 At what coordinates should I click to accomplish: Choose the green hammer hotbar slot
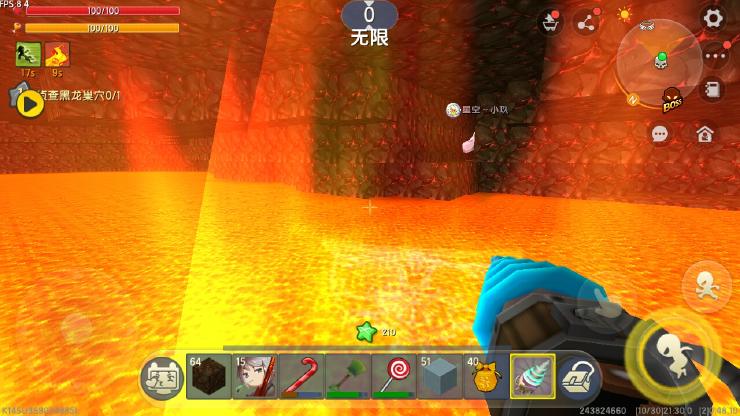pyautogui.click(x=347, y=378)
